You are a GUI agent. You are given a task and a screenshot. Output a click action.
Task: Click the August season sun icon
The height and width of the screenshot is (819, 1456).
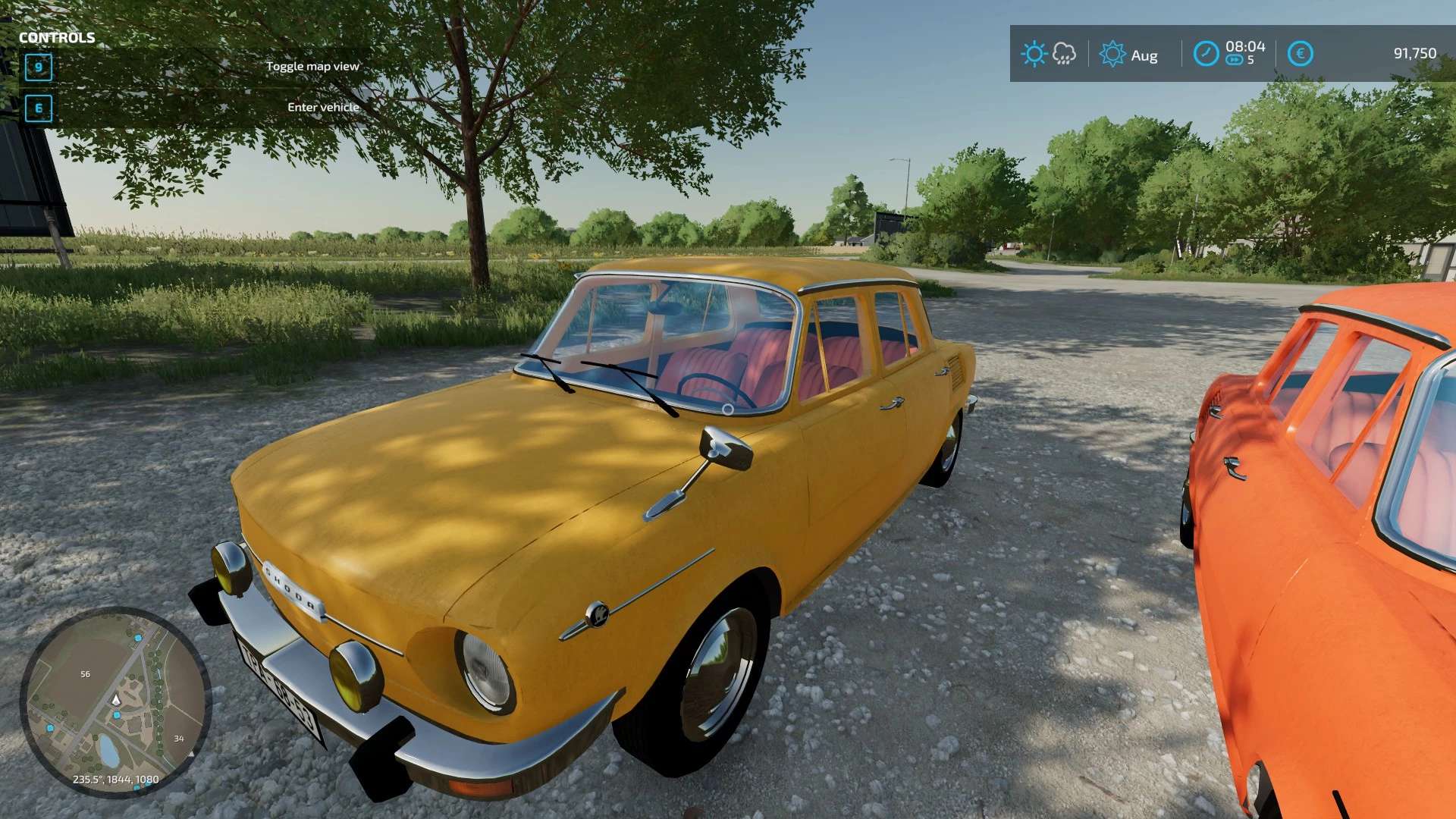[x=1112, y=54]
